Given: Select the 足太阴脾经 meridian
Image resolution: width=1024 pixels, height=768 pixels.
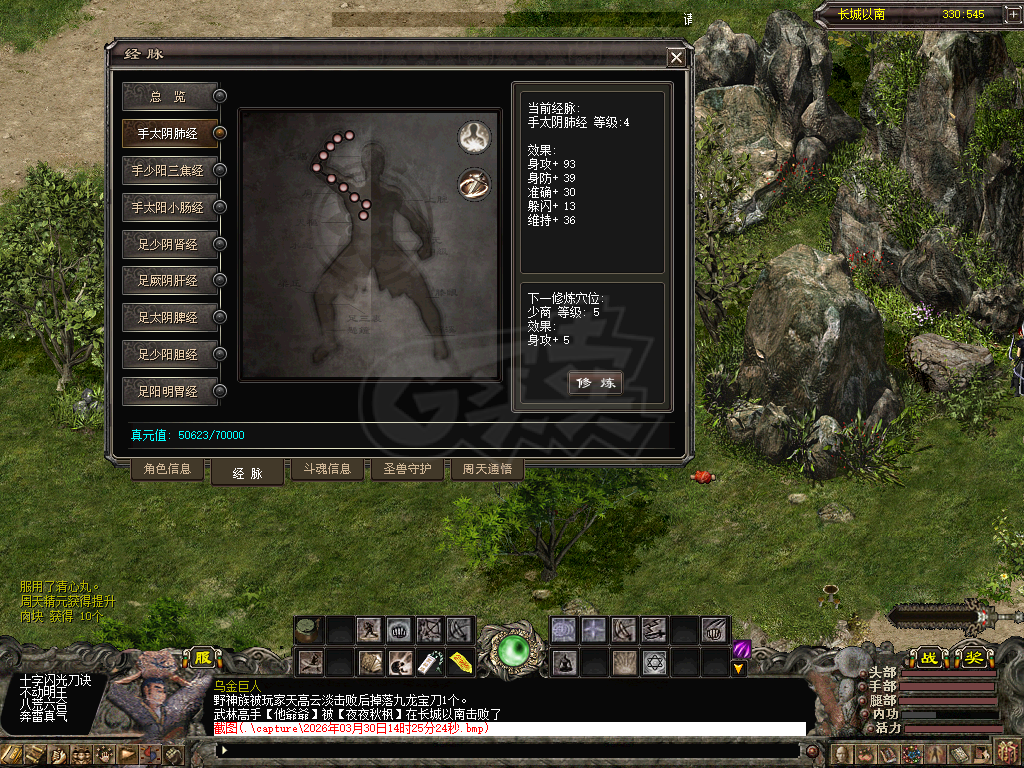Looking at the screenshot, I should coord(170,317).
